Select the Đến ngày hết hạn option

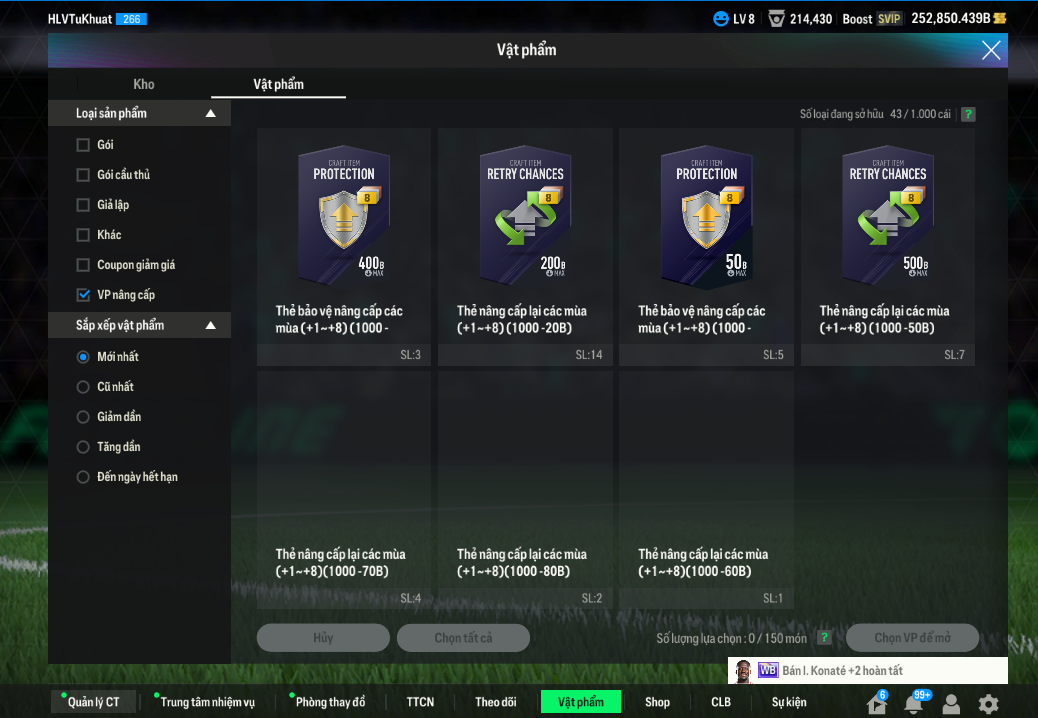coord(83,477)
